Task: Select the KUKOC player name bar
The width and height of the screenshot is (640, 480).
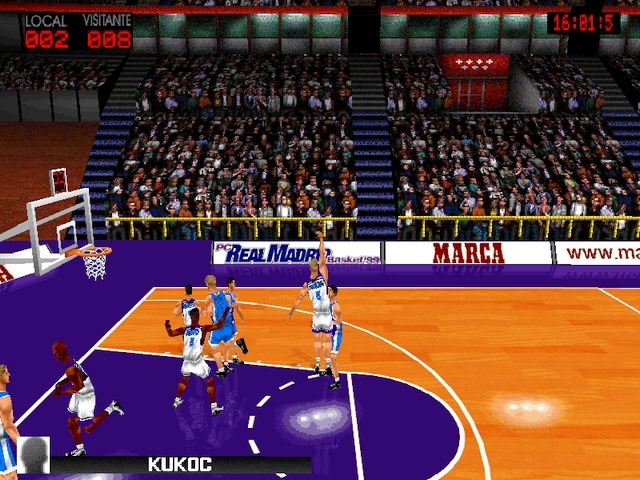Action: tap(180, 464)
